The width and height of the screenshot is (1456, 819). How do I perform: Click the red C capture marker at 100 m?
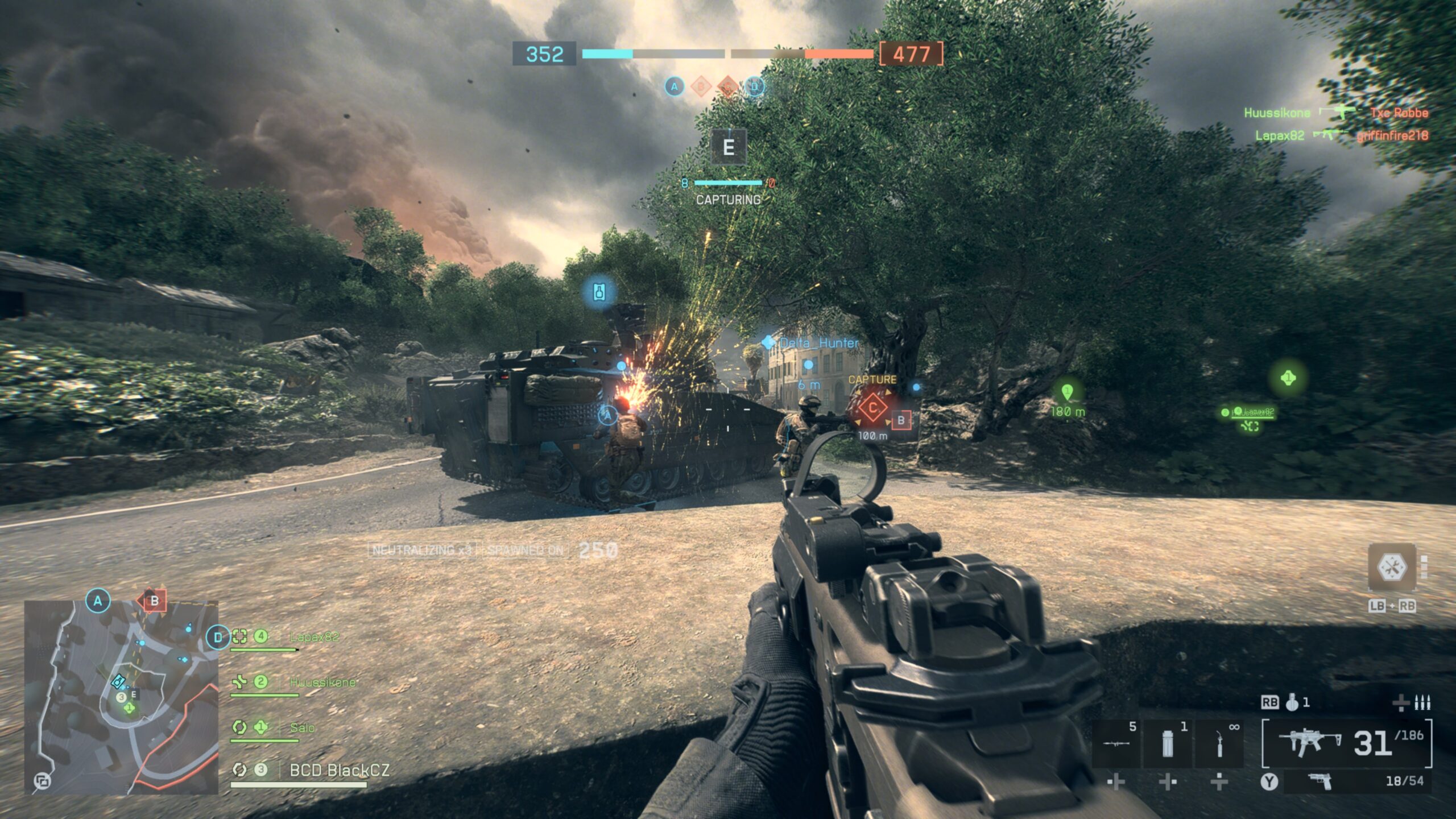click(872, 408)
